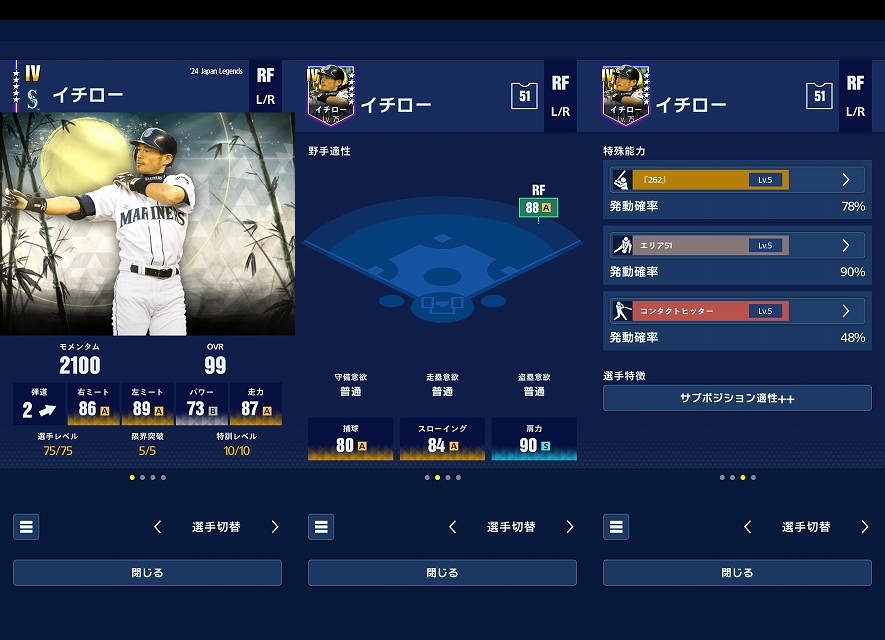Close the 野手適性 panel with 閉じる
This screenshot has height=640, width=885.
coord(442,573)
